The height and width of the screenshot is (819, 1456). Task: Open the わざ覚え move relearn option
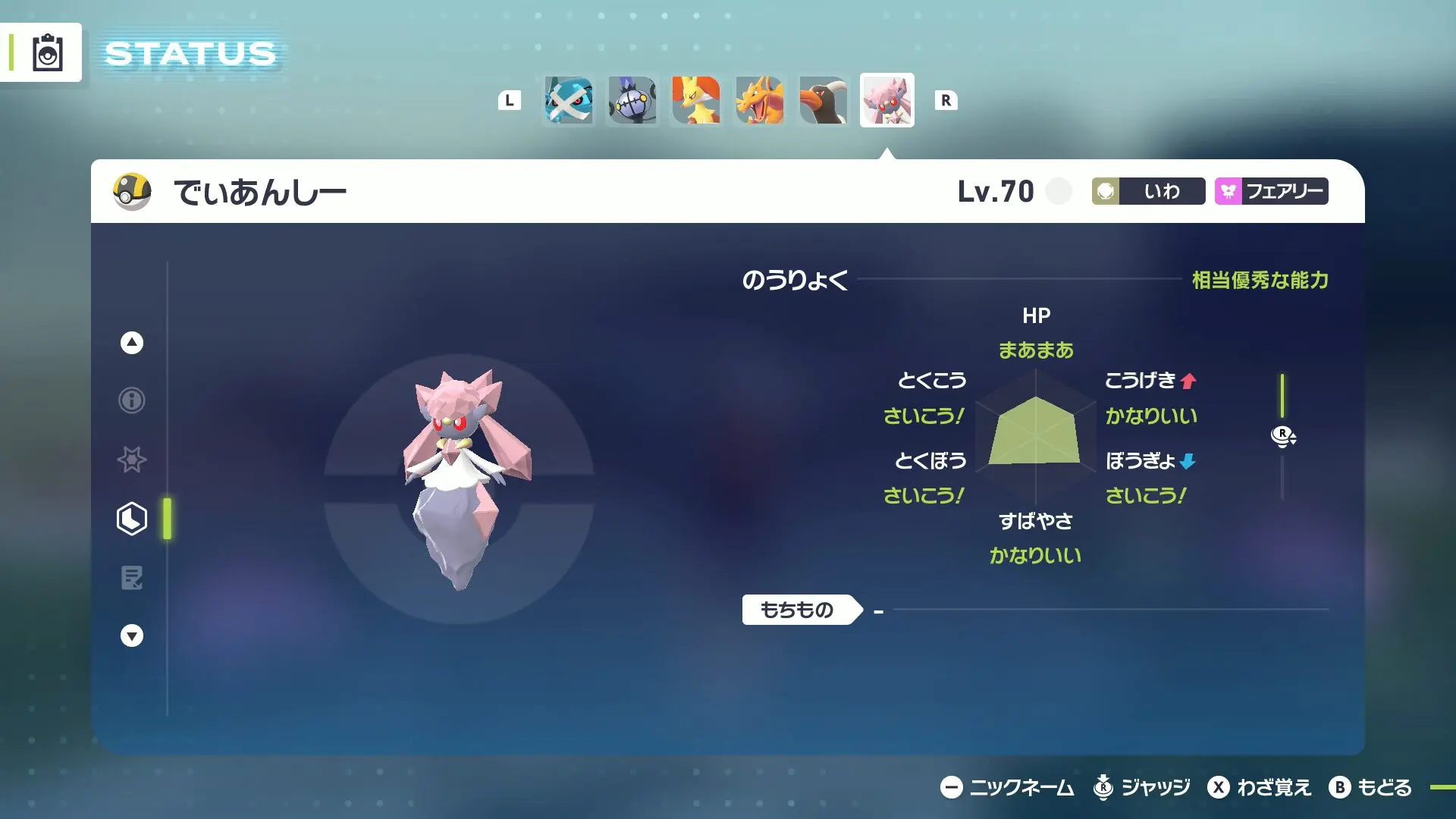click(1260, 788)
